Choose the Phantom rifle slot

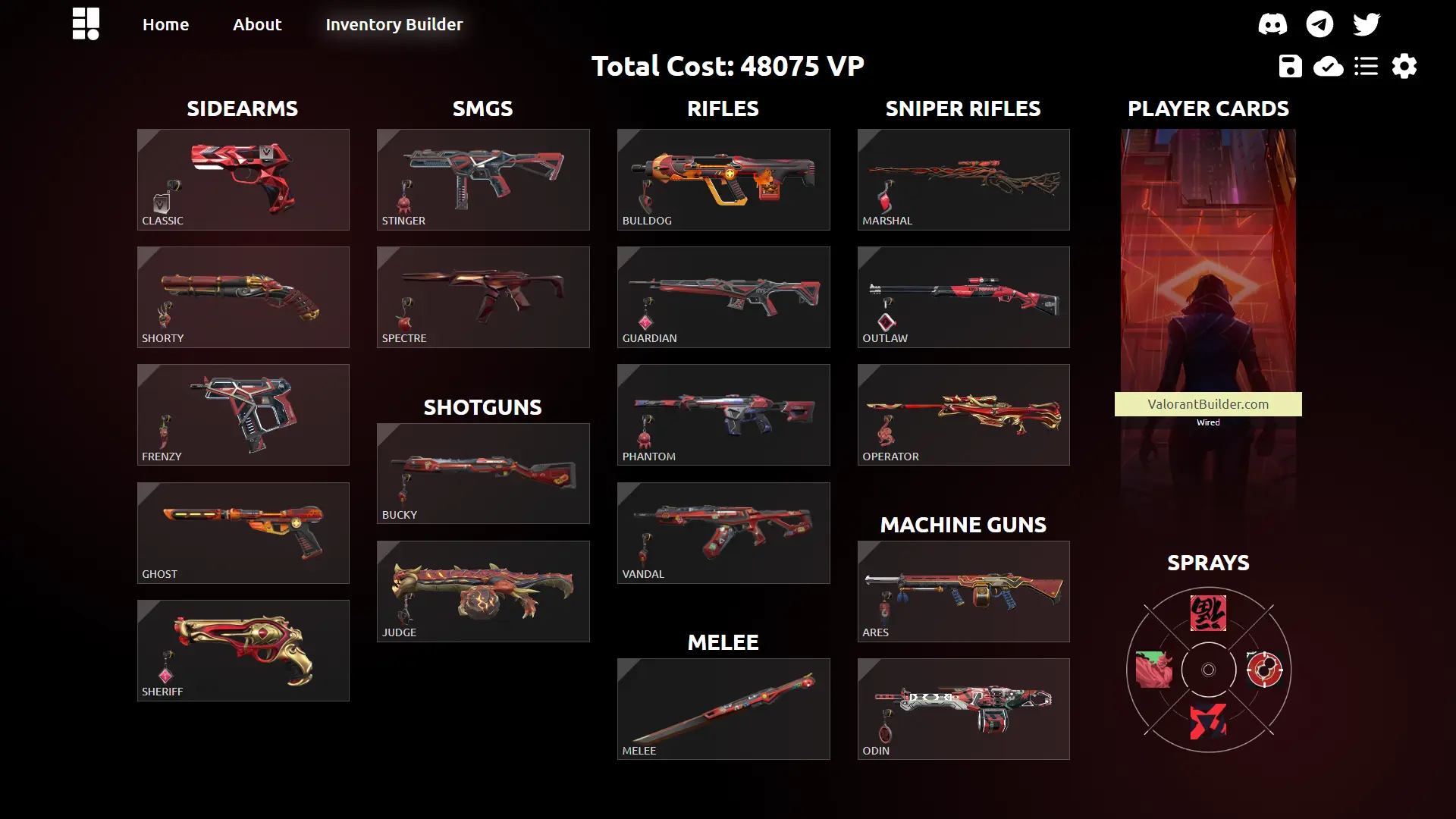click(723, 415)
